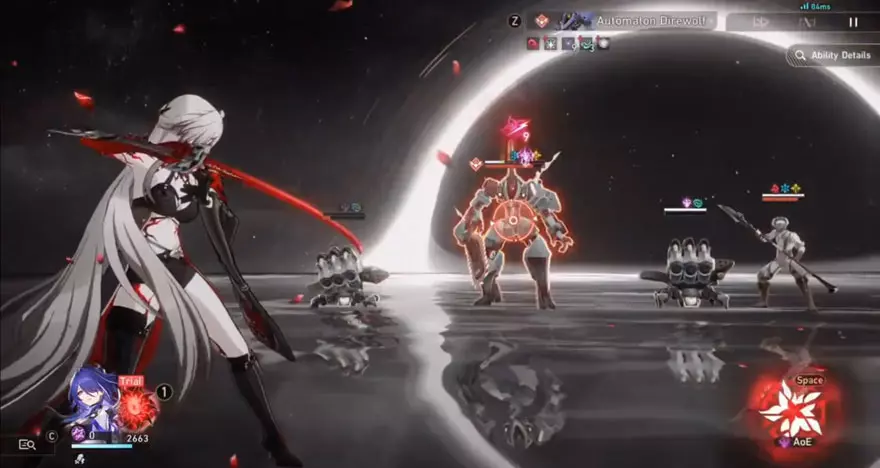Pause the battle
This screenshot has width=880, height=468.
(x=853, y=21)
